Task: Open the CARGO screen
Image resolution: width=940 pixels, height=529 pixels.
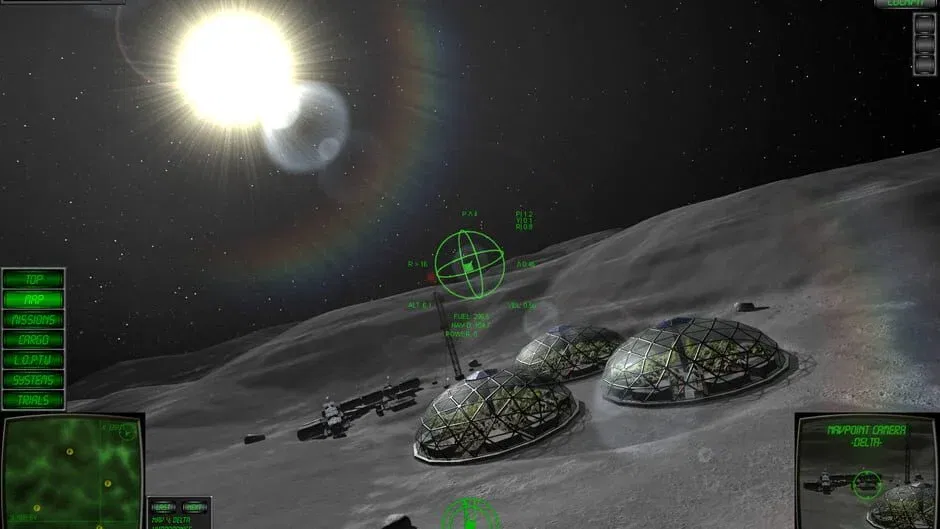Action: click(33, 340)
